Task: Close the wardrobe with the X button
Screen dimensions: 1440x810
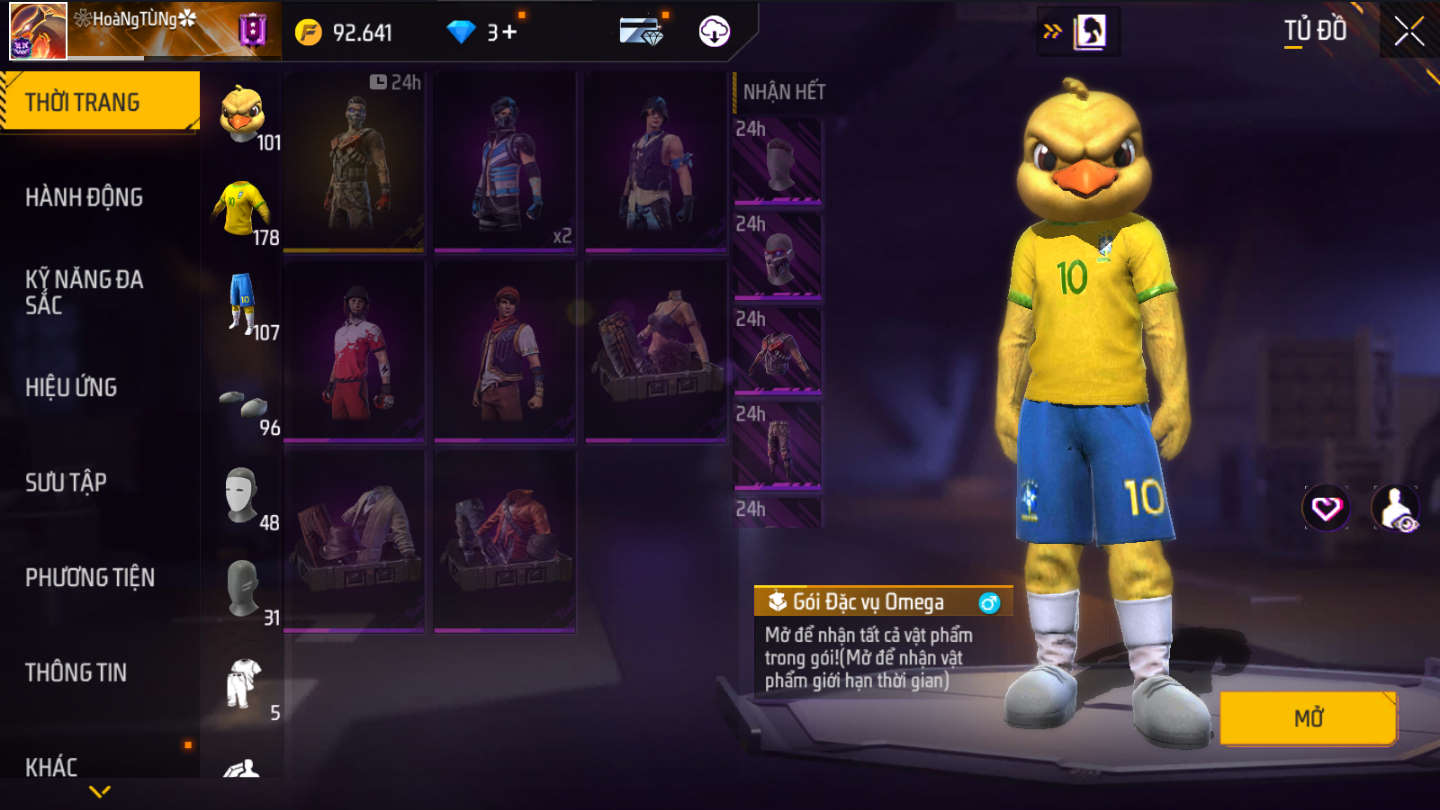Action: coord(1409,31)
